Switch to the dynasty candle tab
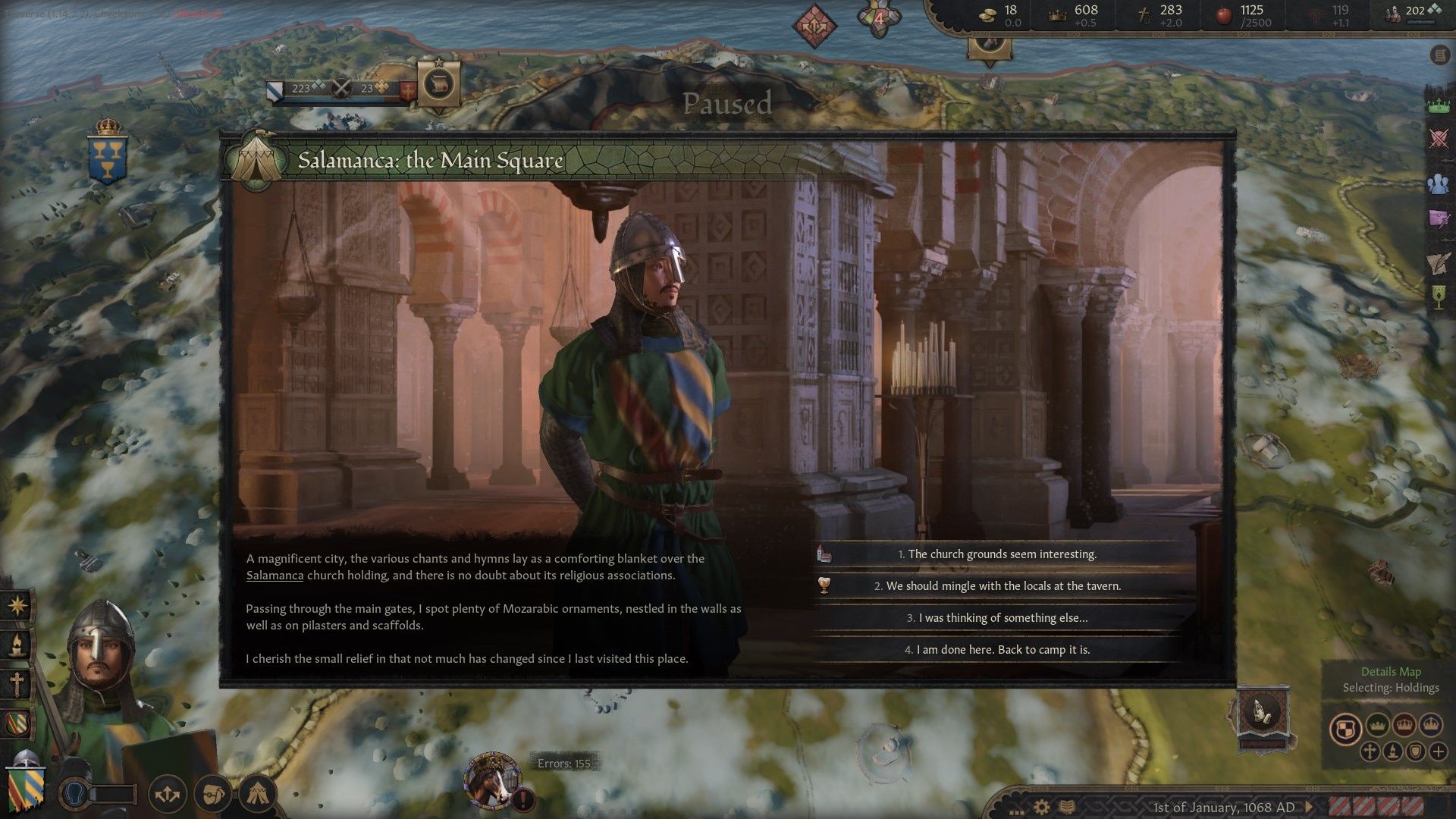 pos(17,644)
